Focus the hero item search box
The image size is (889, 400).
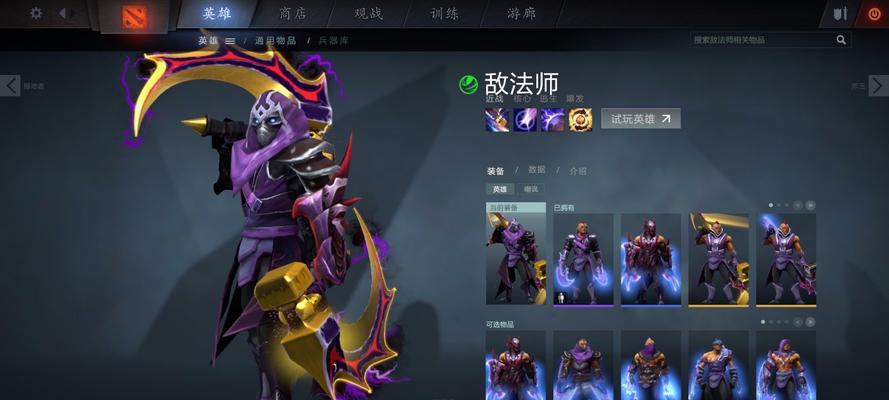click(x=765, y=40)
